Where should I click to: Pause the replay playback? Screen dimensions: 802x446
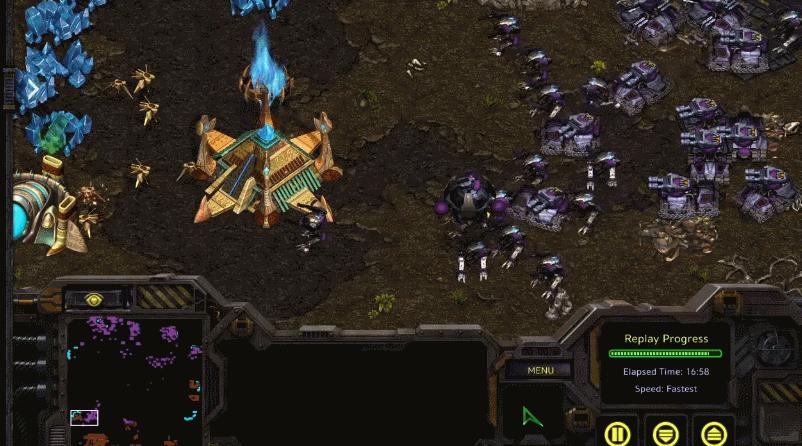(x=617, y=434)
